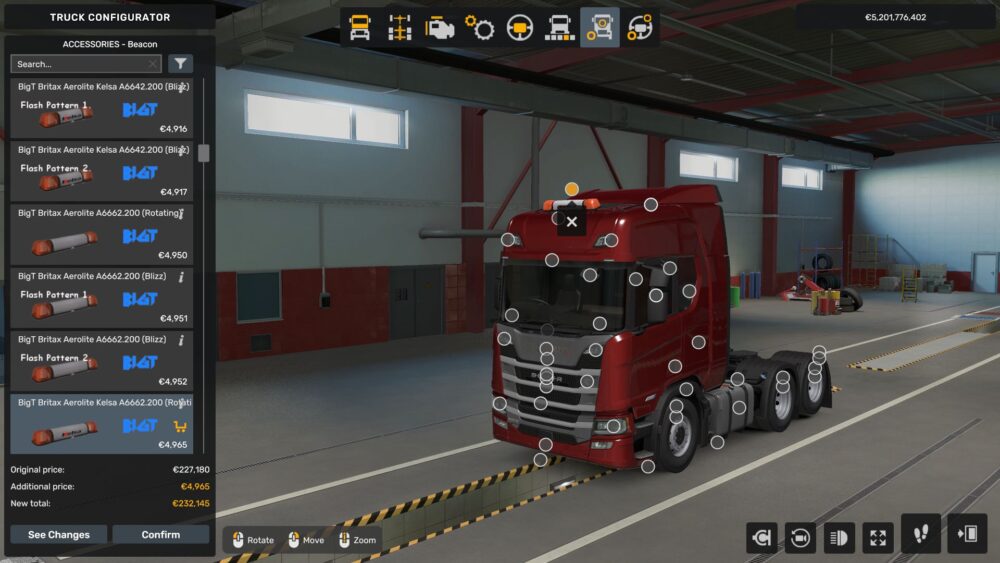Viewport: 1000px width, 563px height.
Task: Select the €4,950 Aerolite A6662.200 Rotating beacon
Action: click(x=100, y=235)
